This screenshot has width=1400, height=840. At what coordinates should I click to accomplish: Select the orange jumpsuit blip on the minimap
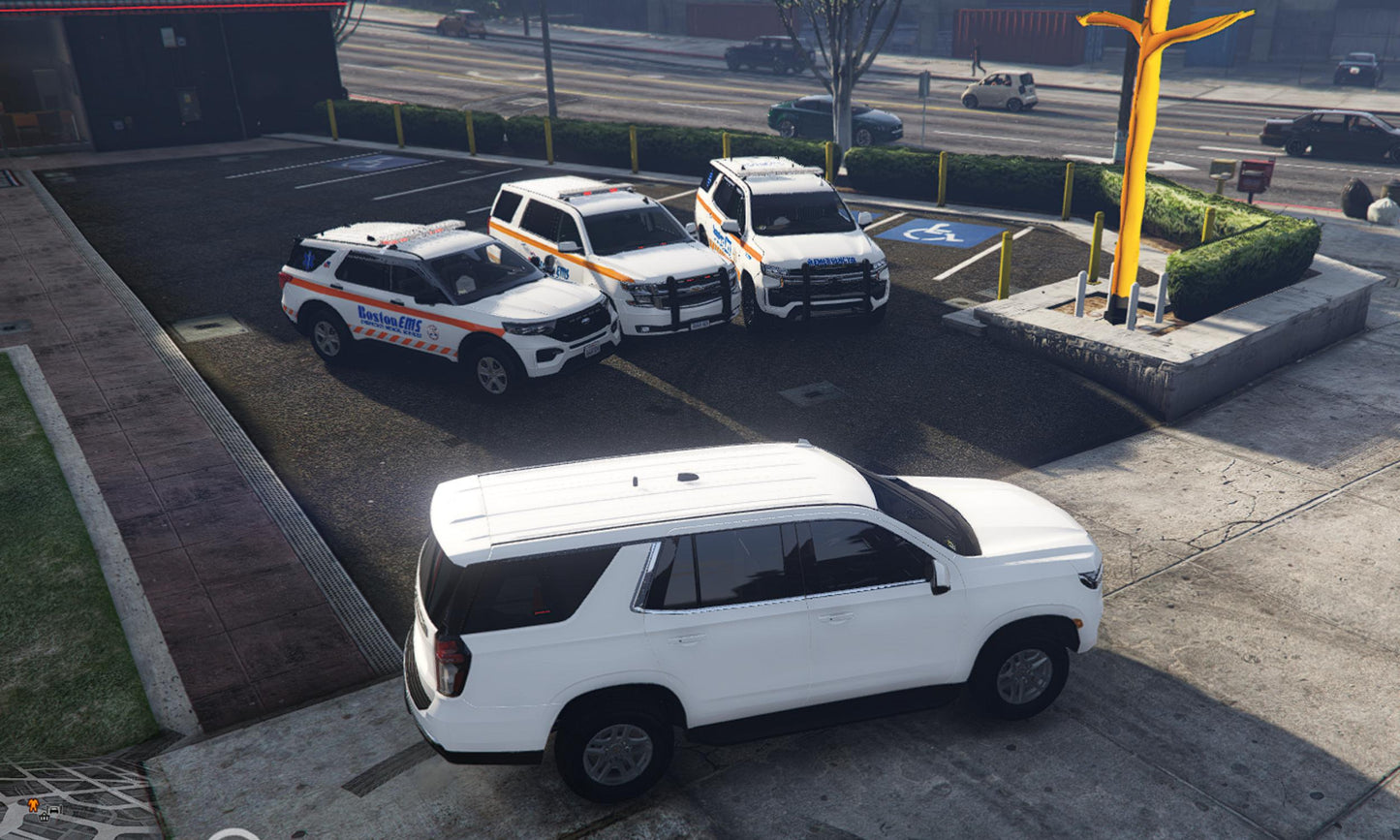33,805
